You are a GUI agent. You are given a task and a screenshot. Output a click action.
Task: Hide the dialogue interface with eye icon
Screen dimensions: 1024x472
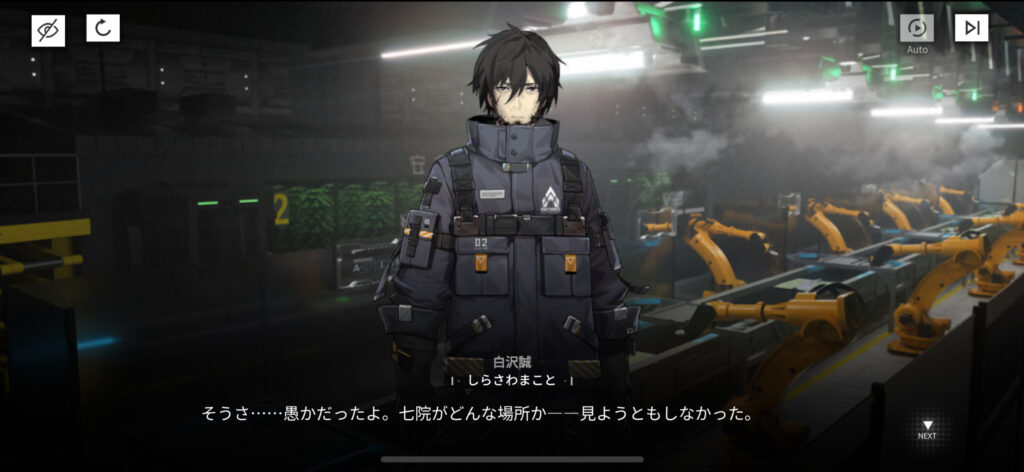pyautogui.click(x=47, y=29)
